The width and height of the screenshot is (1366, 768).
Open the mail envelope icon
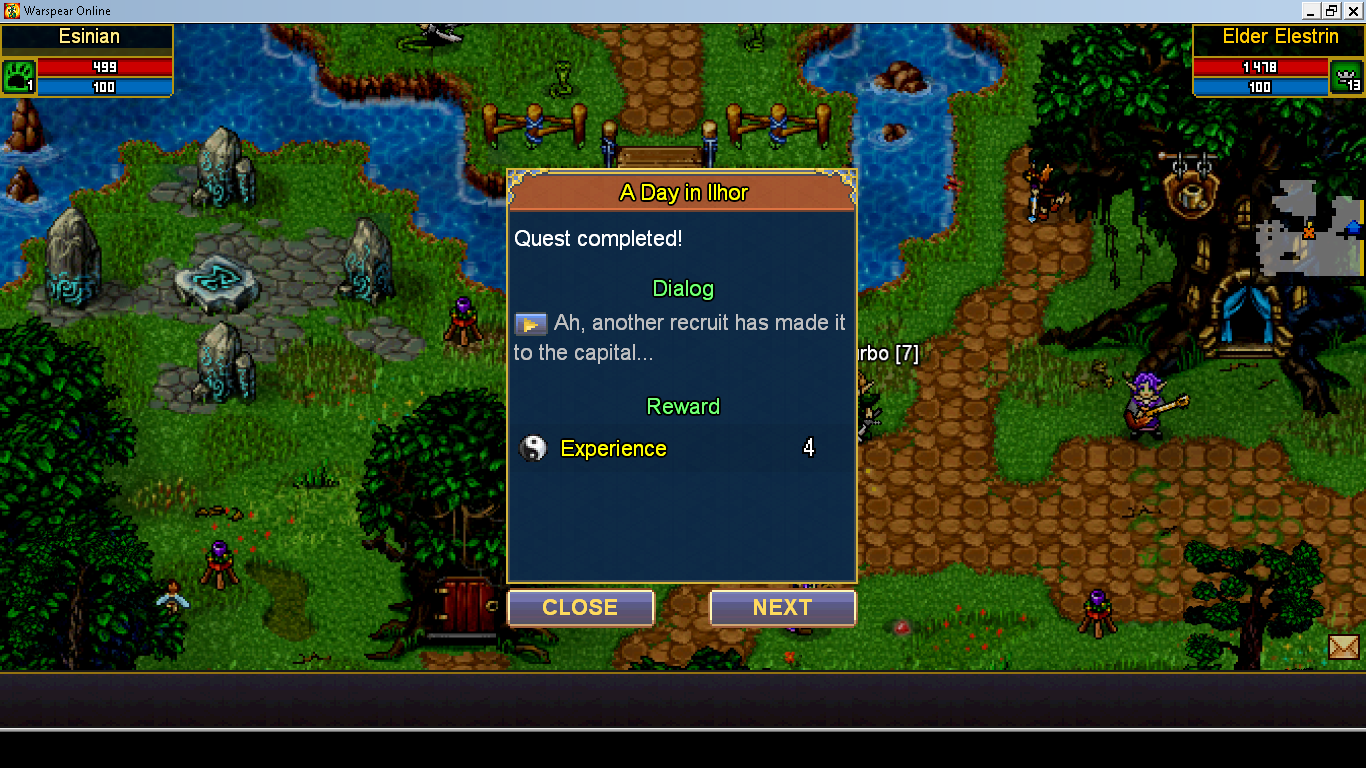(x=1344, y=648)
